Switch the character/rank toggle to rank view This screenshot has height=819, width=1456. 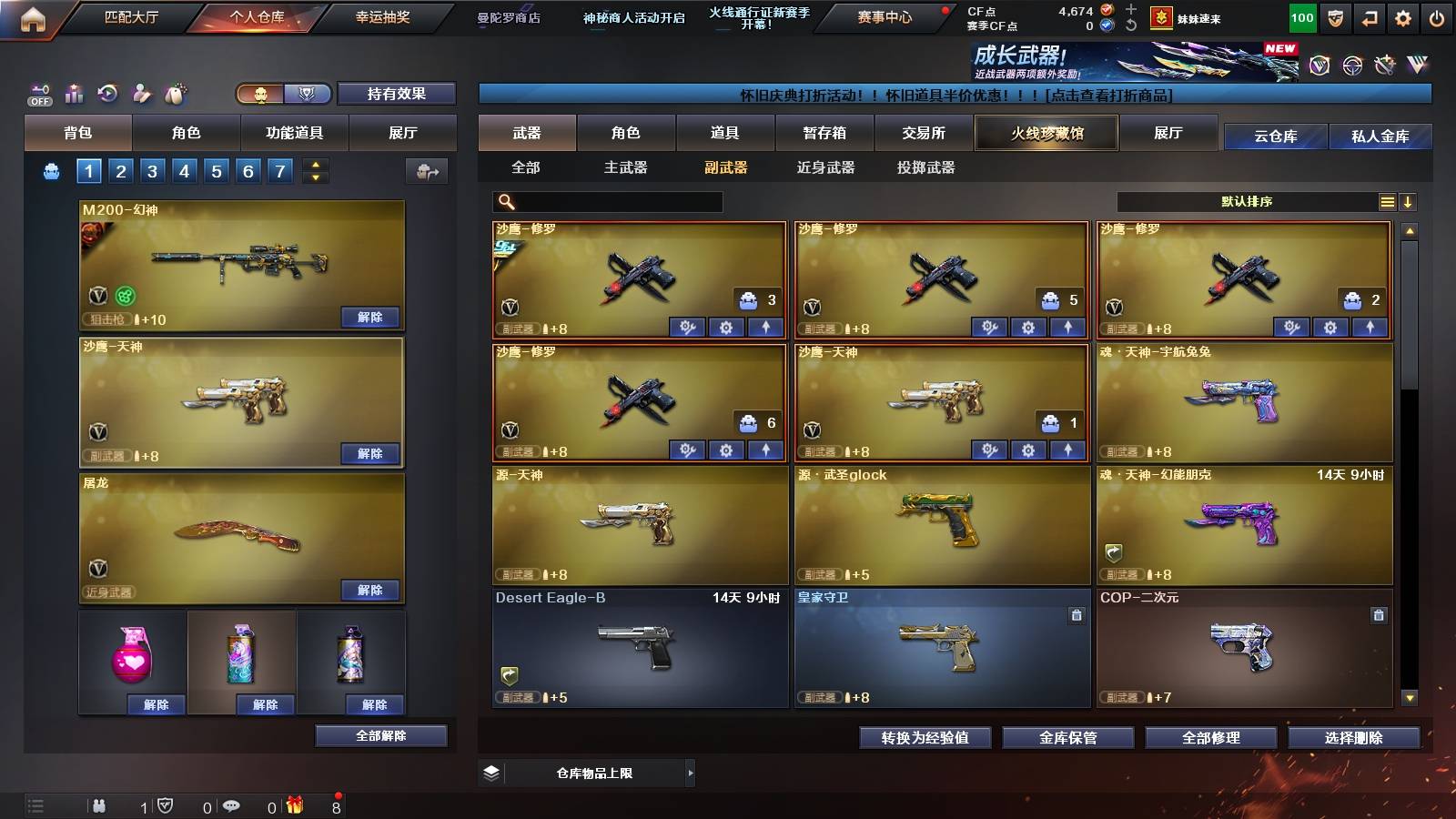[x=308, y=94]
